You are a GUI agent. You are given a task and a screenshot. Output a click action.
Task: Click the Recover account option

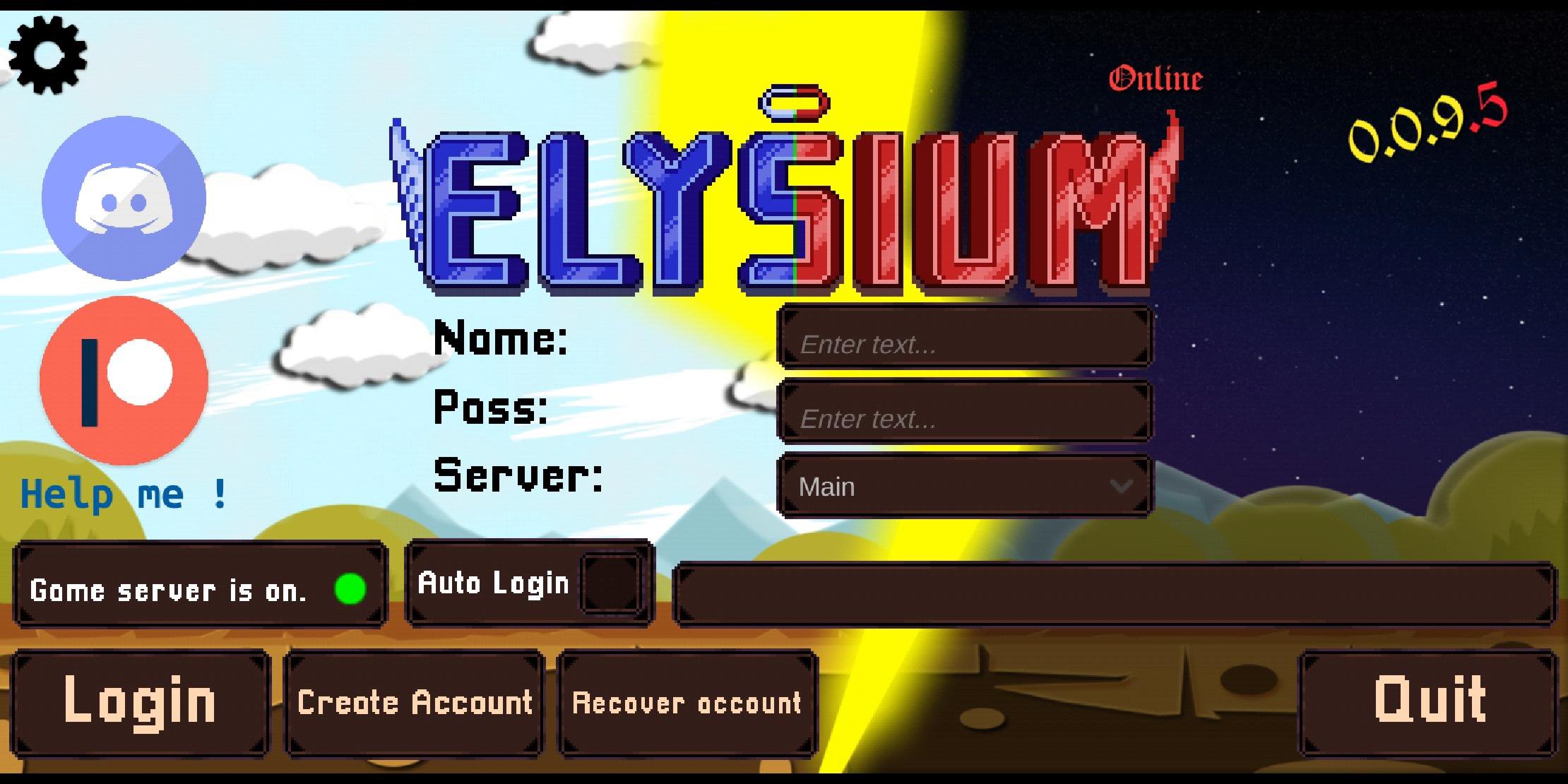687,703
